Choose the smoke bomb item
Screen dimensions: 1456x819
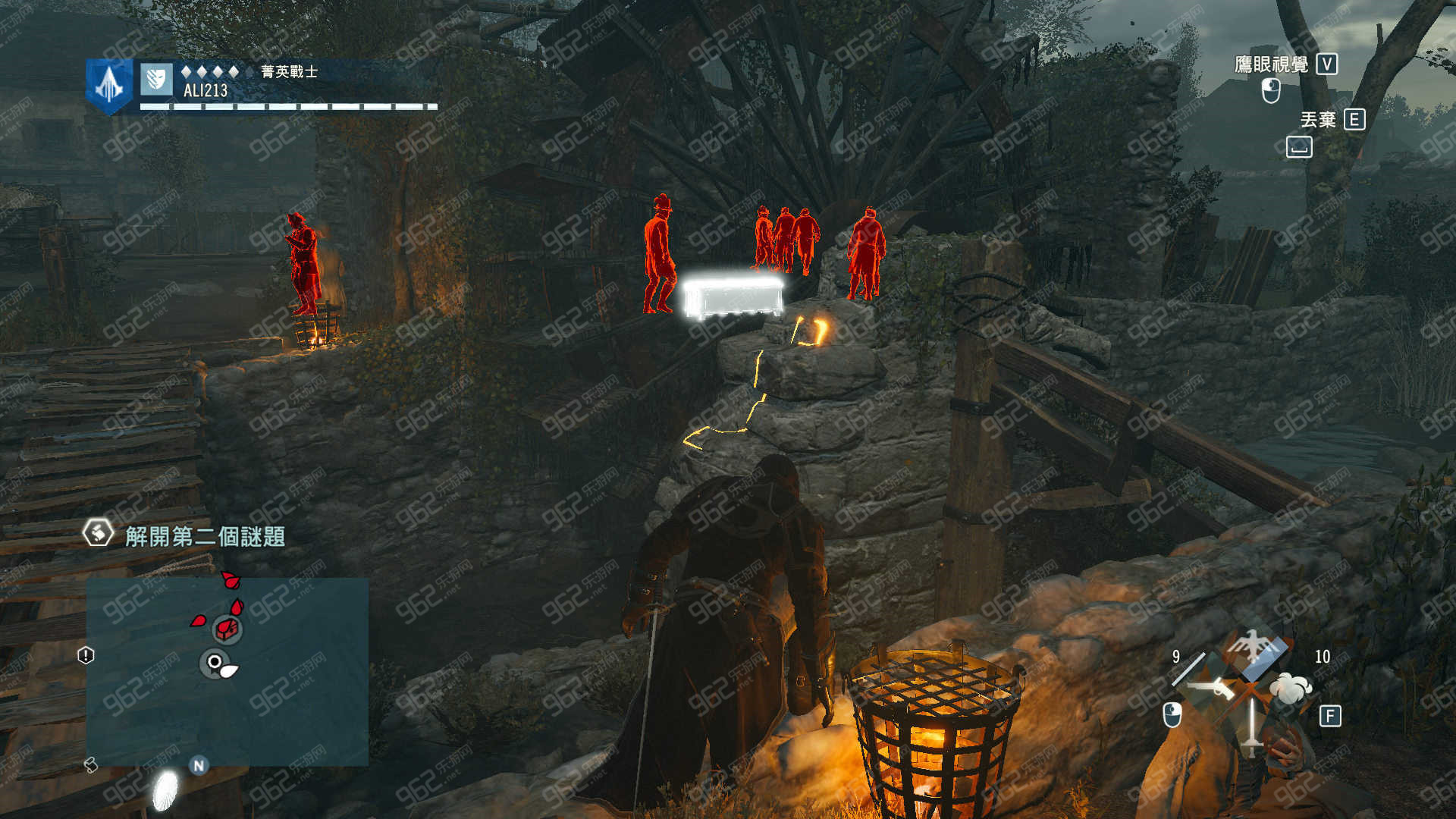(1291, 688)
